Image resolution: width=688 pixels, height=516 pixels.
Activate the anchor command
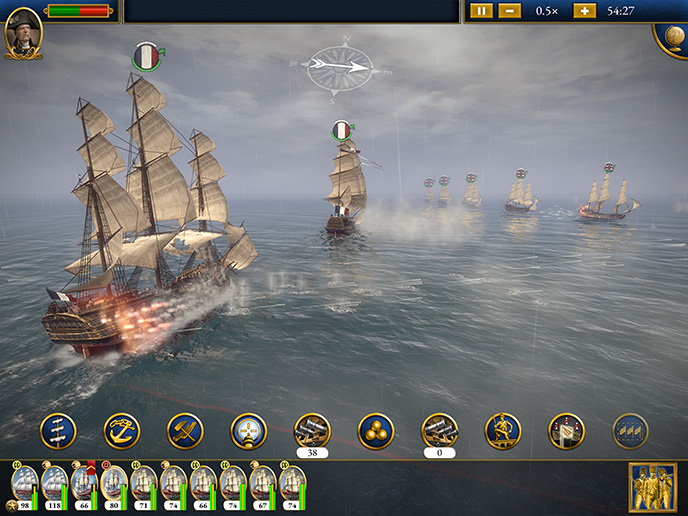[122, 431]
